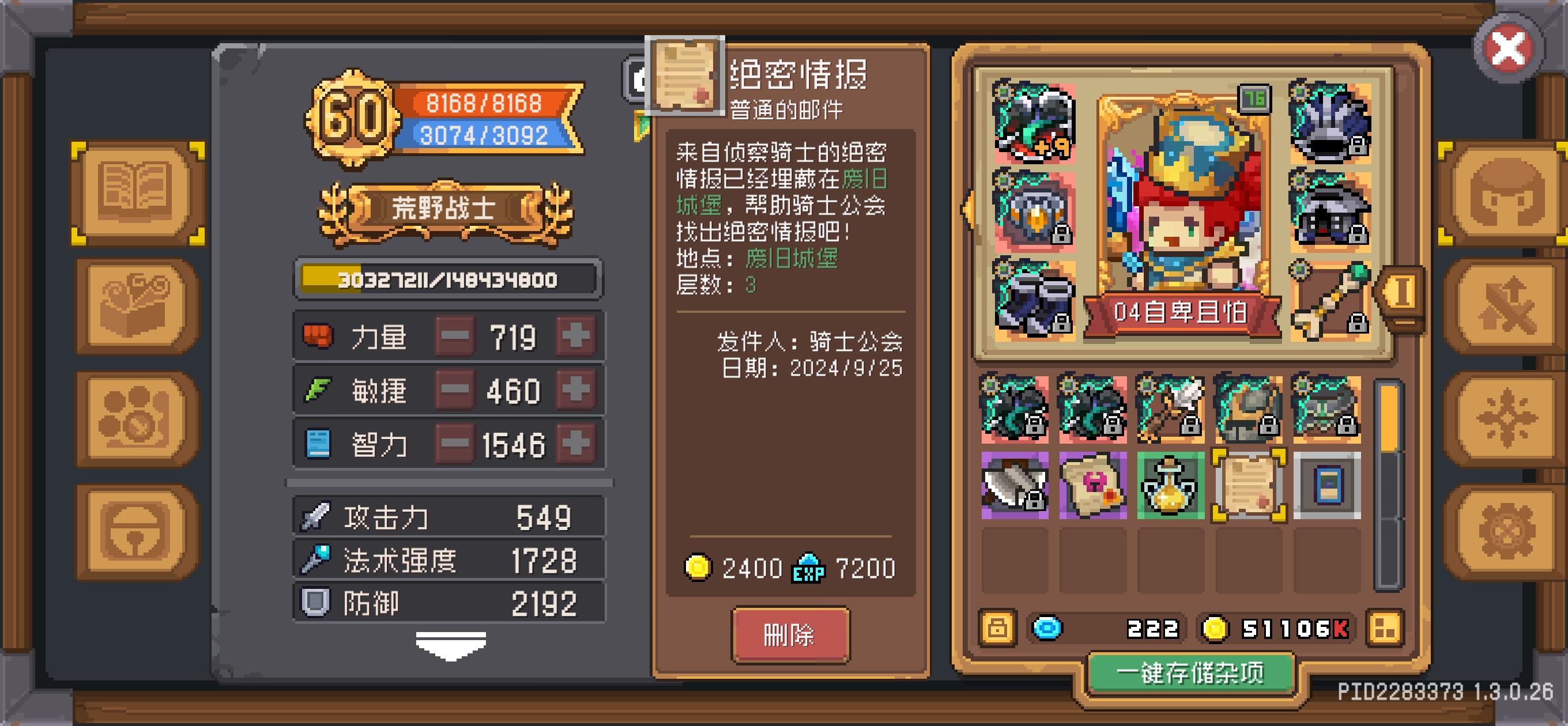Click the left chevron beside the equipment frame
This screenshot has width=1568, height=726.
pyautogui.click(x=968, y=210)
